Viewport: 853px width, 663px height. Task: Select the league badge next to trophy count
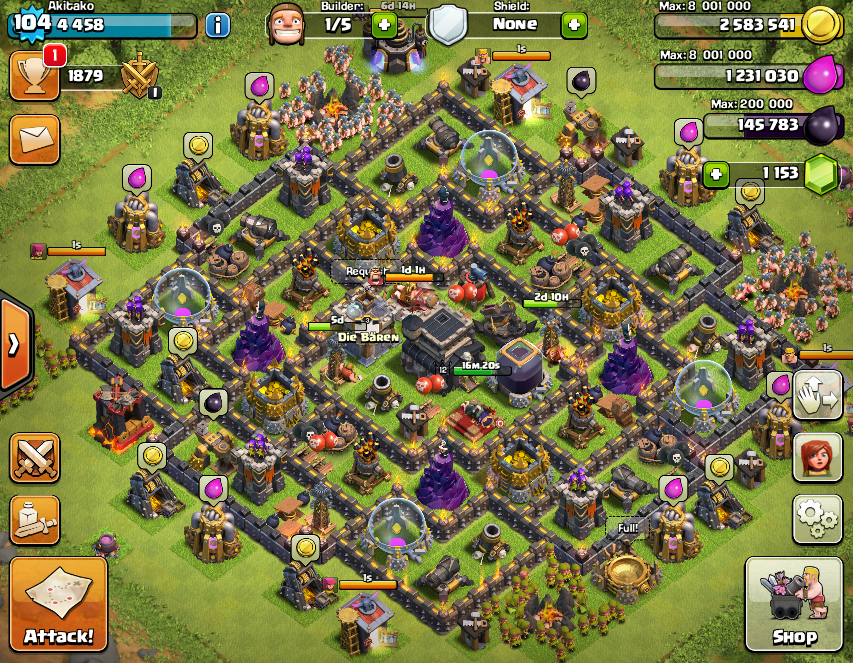pyautogui.click(x=138, y=76)
